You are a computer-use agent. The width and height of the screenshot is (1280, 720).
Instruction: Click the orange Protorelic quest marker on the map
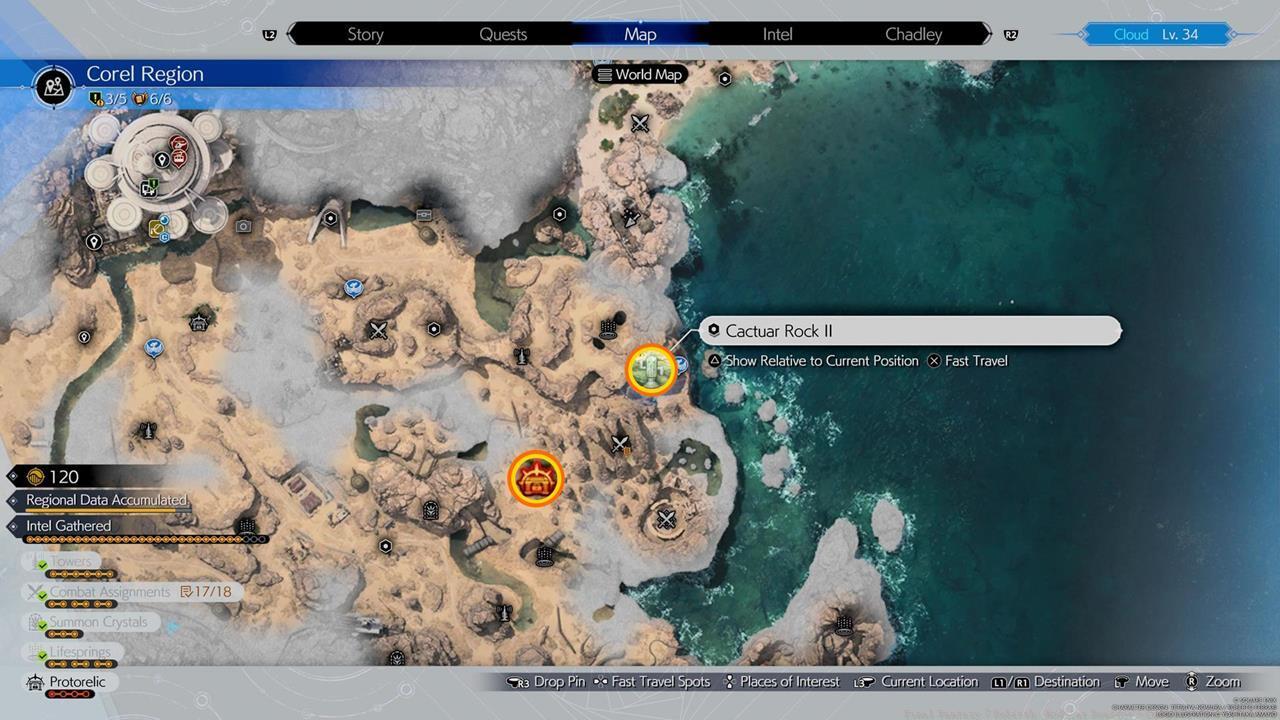(536, 478)
